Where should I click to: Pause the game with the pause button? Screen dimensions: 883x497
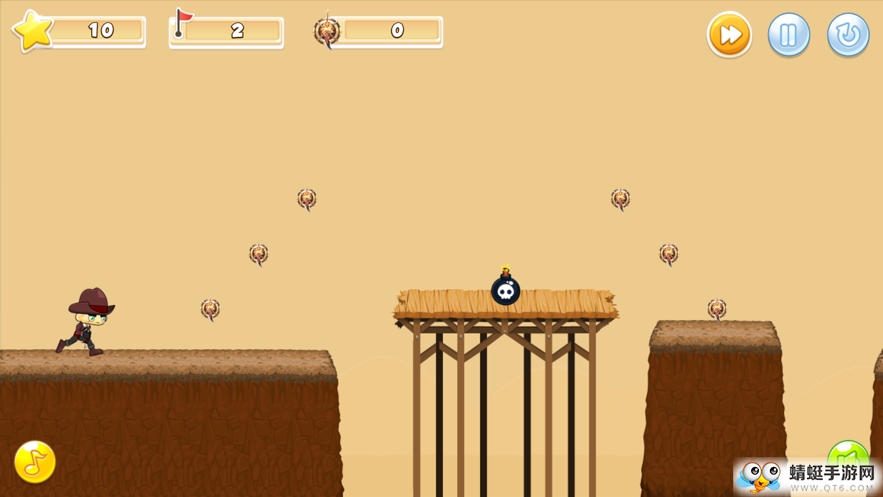pyautogui.click(x=788, y=35)
